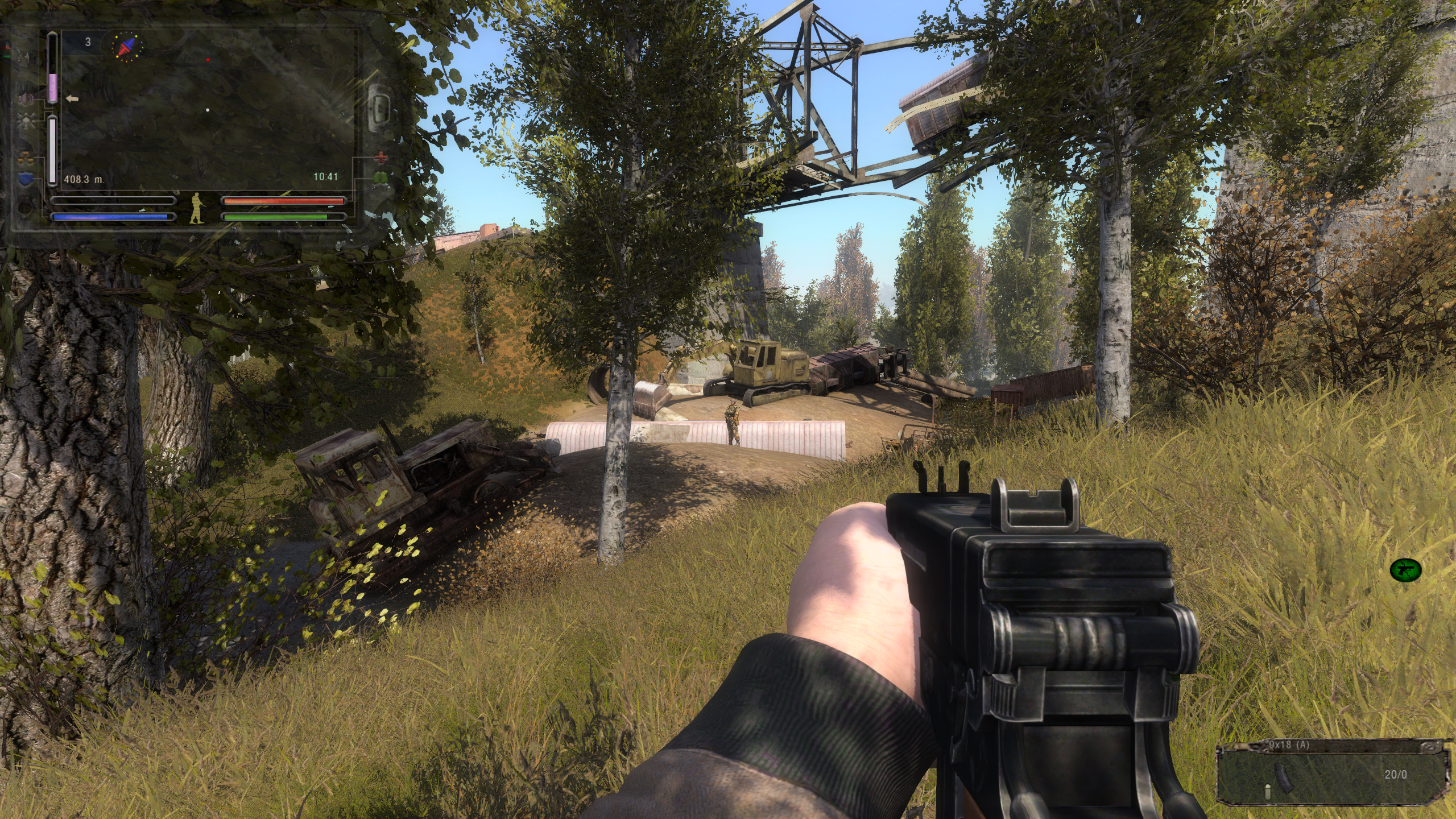Click the red enemy dot on the minimap
This screenshot has width=1456, height=819.
pyautogui.click(x=208, y=59)
